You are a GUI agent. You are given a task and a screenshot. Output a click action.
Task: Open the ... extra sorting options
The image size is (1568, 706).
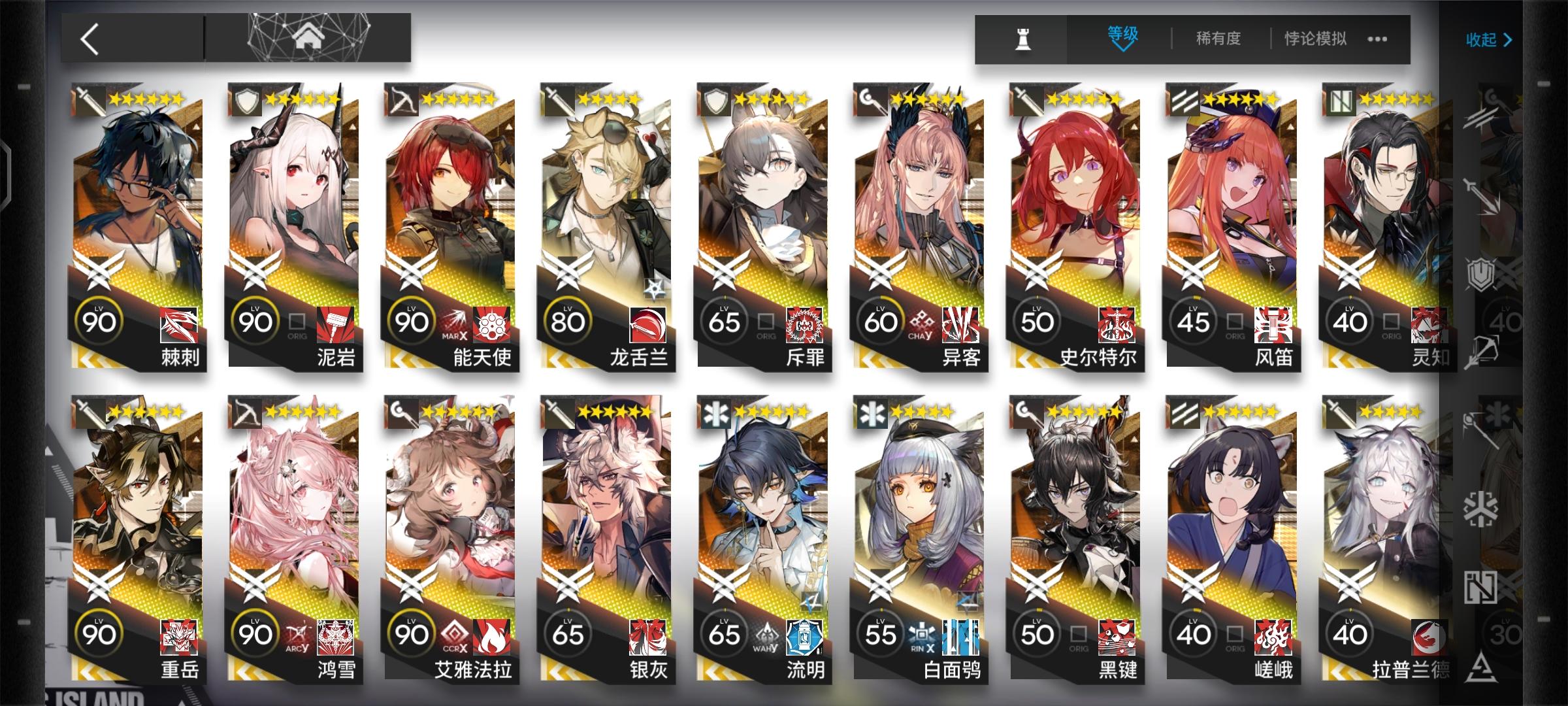(x=1377, y=39)
